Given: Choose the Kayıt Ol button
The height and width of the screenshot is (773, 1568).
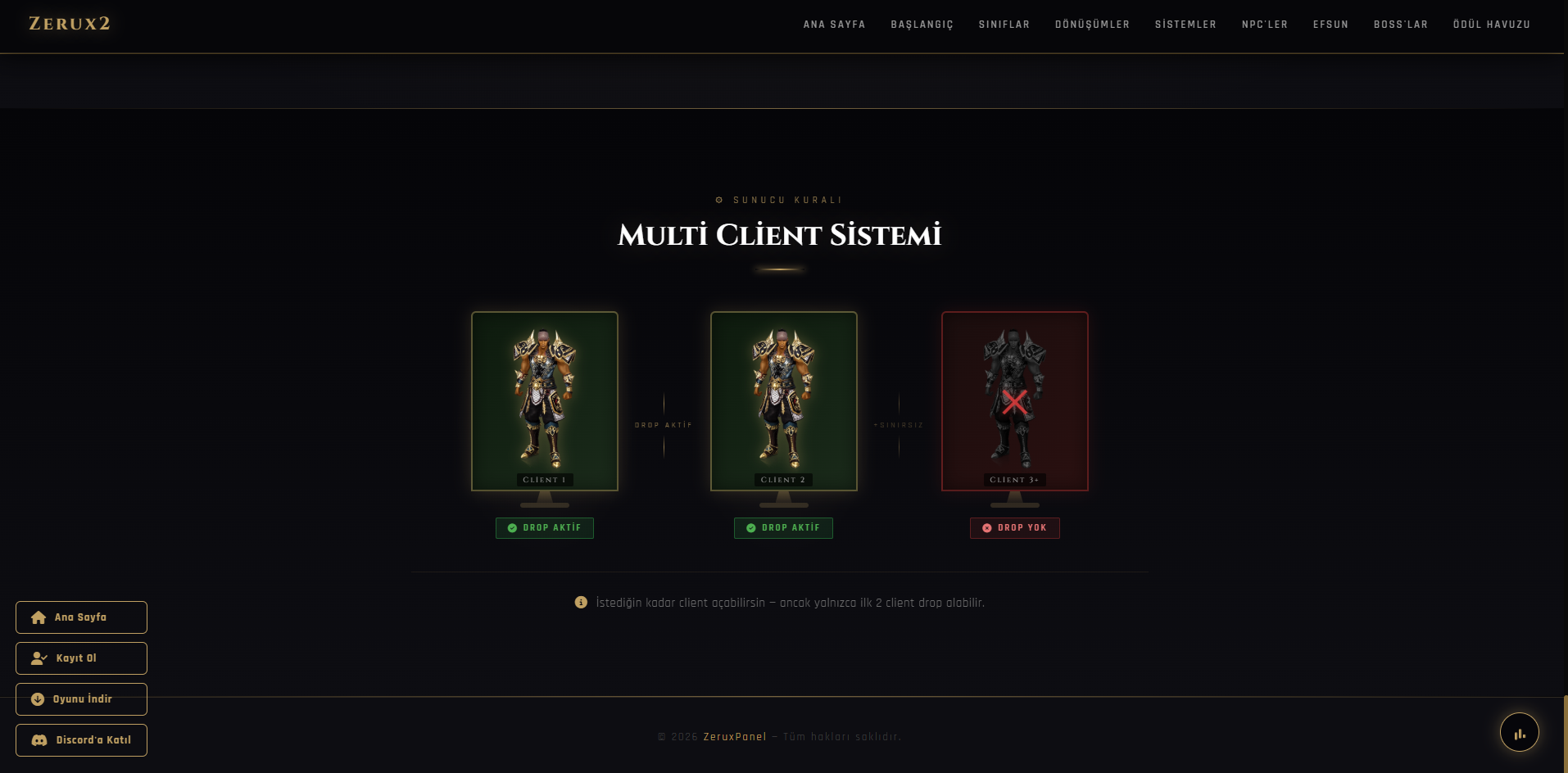Looking at the screenshot, I should click(x=81, y=658).
